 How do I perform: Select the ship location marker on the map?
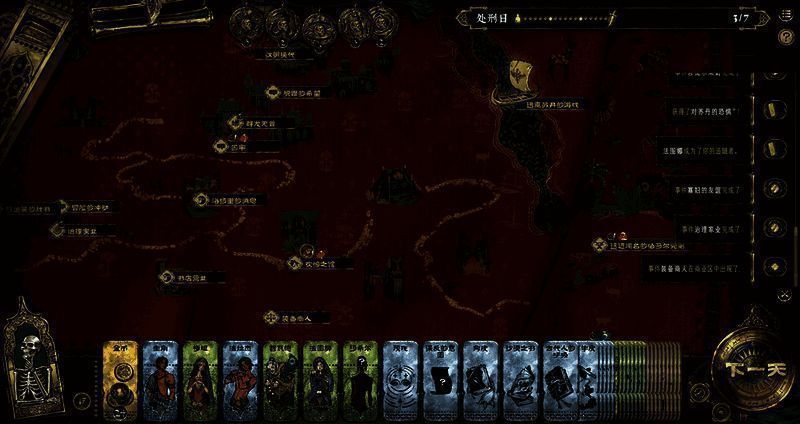(x=520, y=75)
